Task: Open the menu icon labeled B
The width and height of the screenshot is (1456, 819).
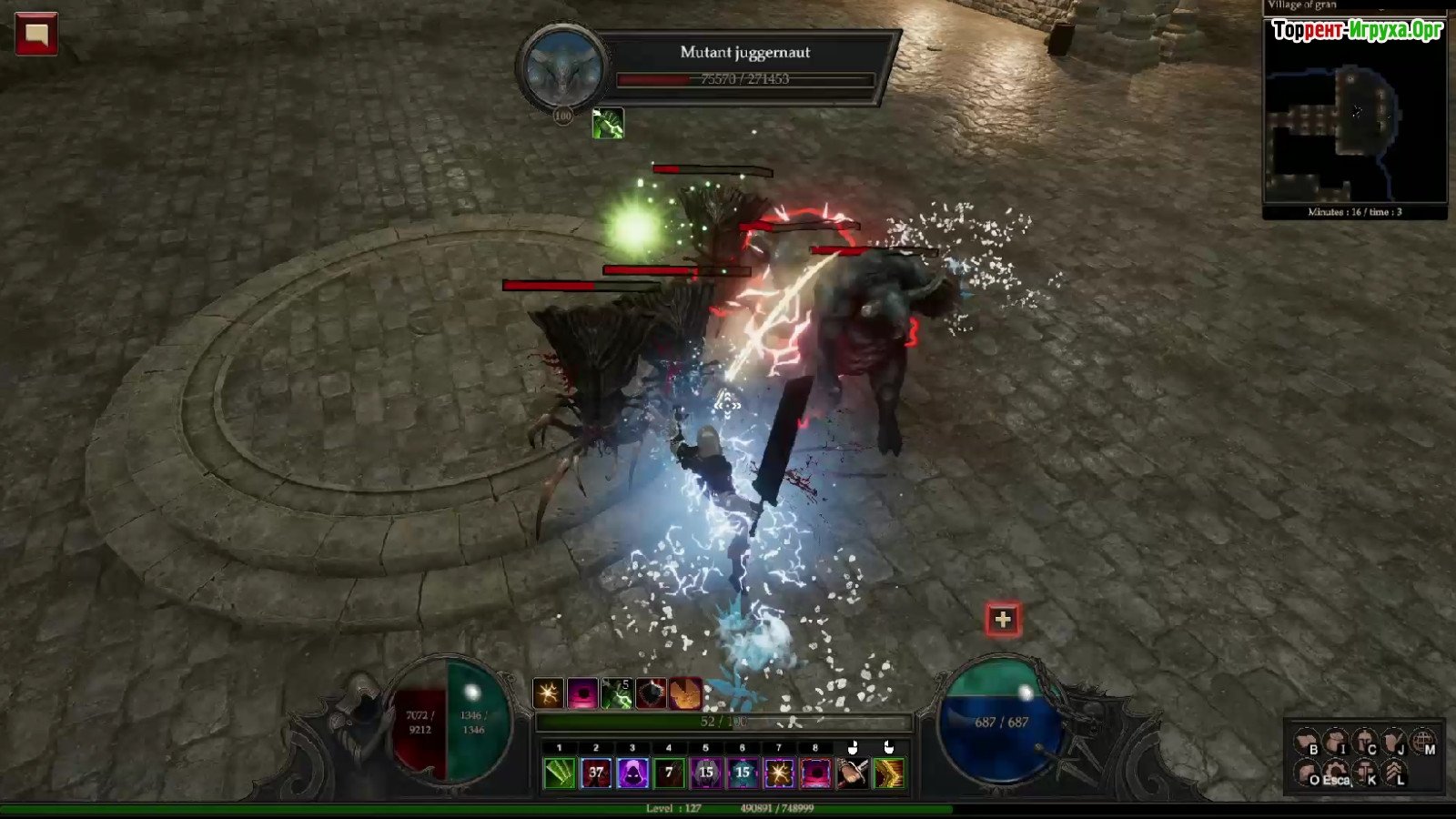Action: pyautogui.click(x=1308, y=743)
